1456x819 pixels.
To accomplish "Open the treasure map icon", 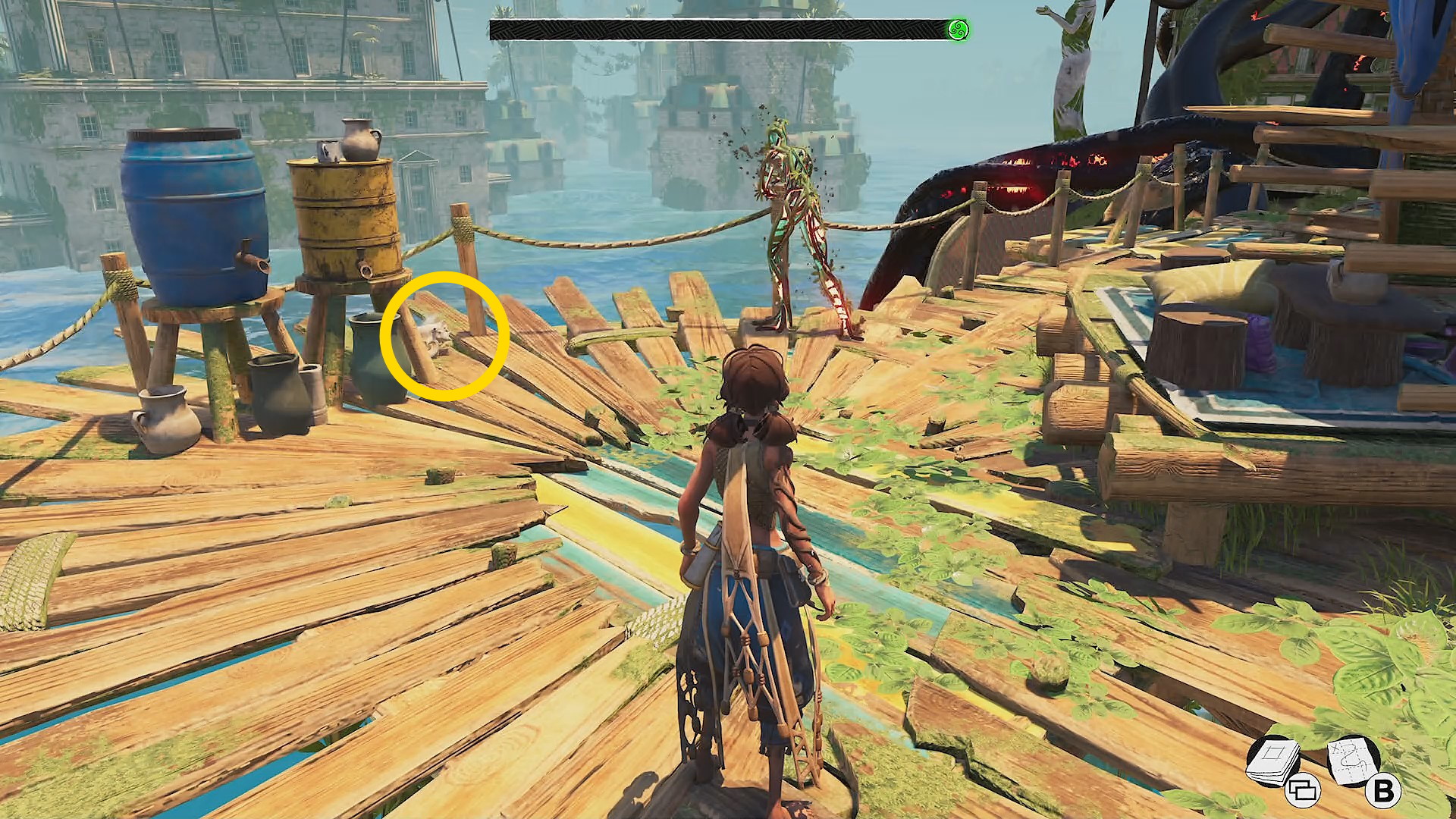I will pos(1353,761).
